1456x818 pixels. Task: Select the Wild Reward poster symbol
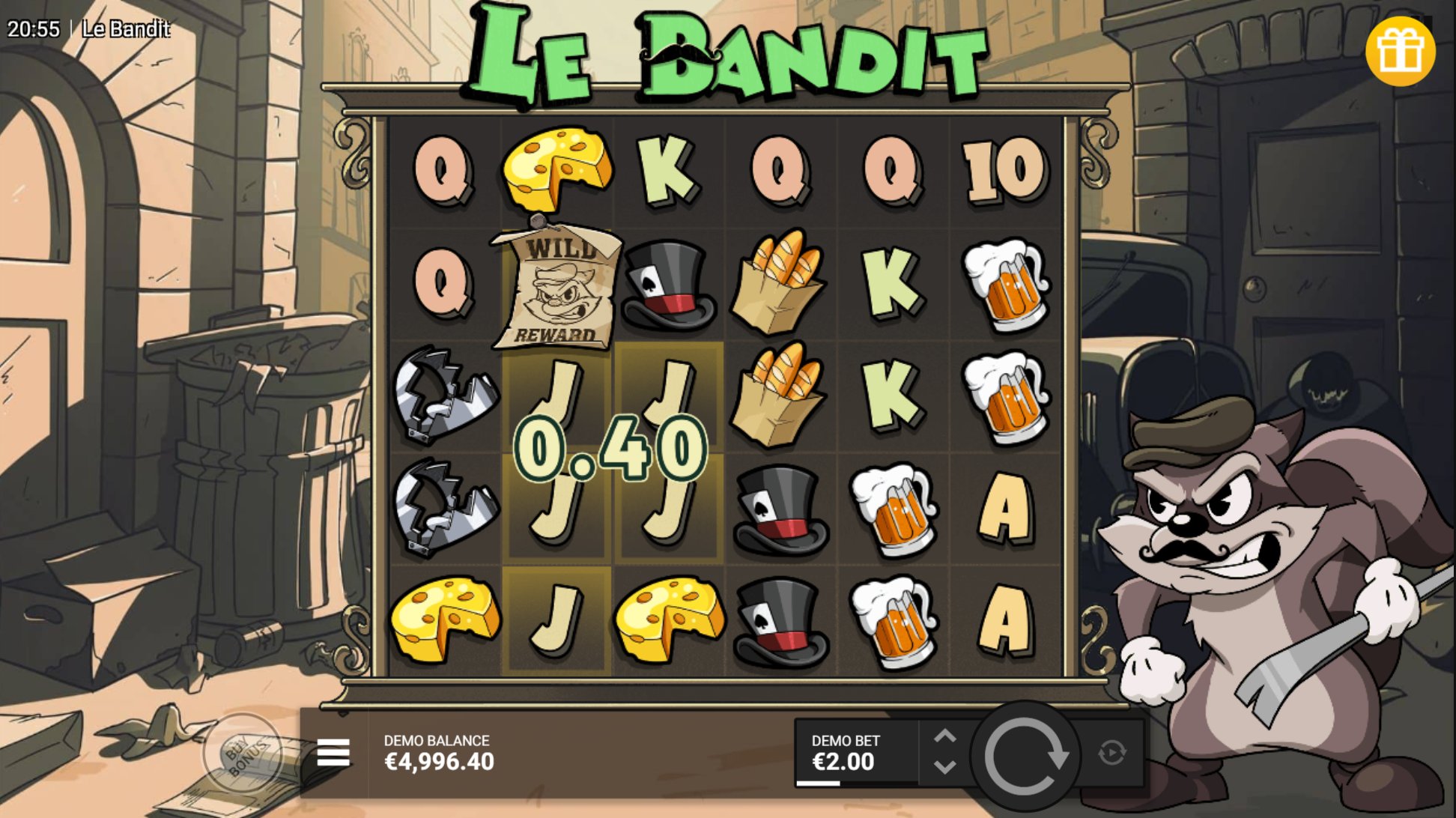tap(556, 288)
